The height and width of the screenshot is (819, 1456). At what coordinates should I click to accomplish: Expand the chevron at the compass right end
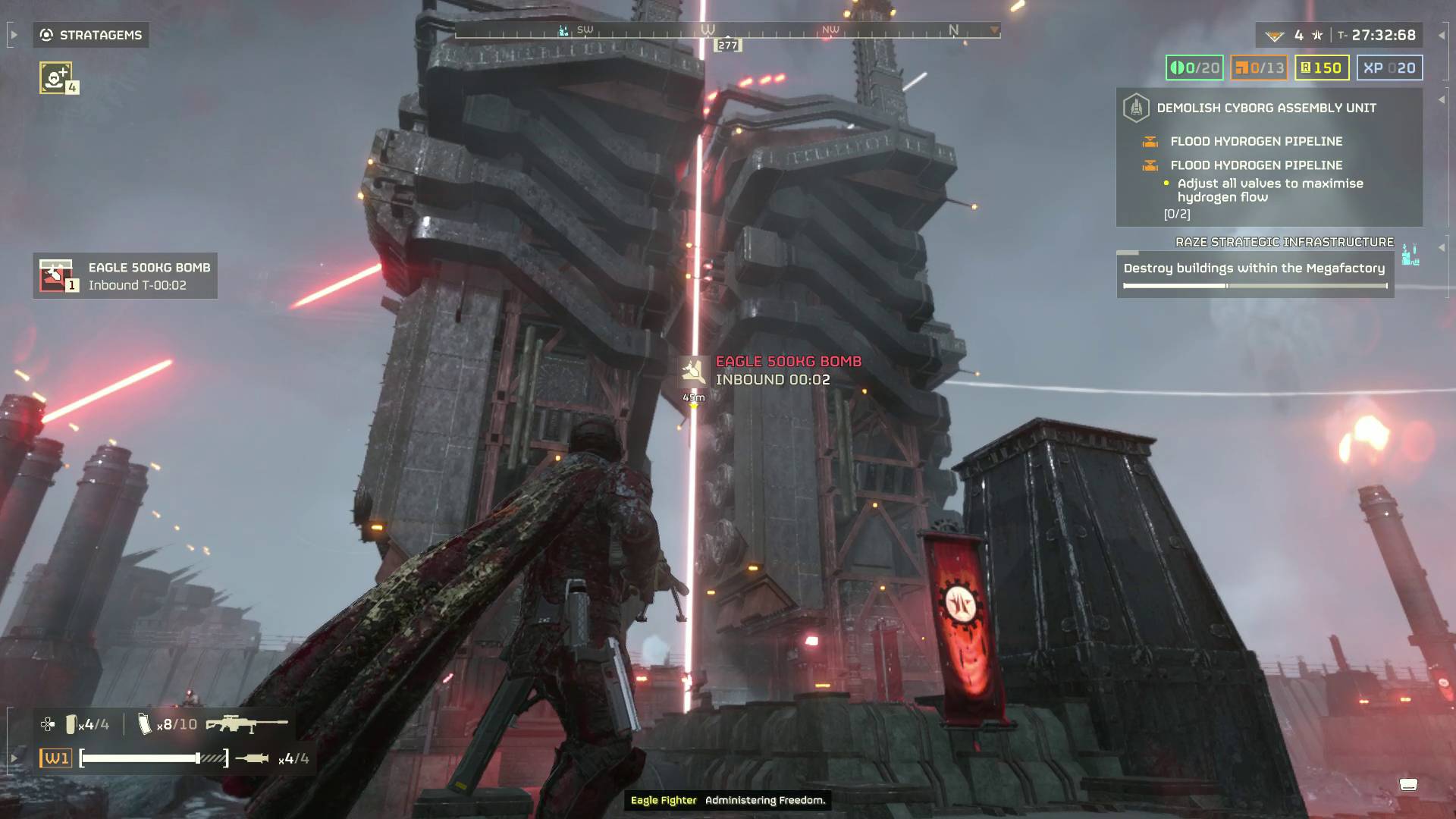click(993, 30)
